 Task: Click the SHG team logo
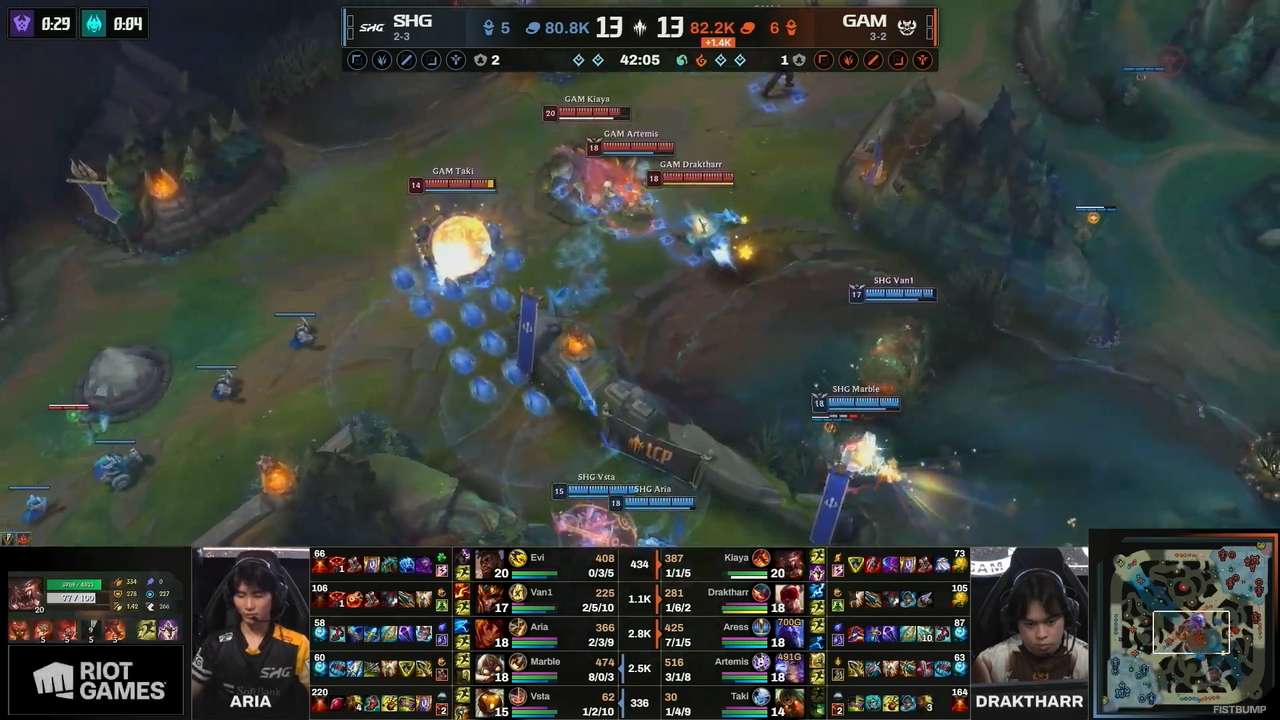[371, 27]
